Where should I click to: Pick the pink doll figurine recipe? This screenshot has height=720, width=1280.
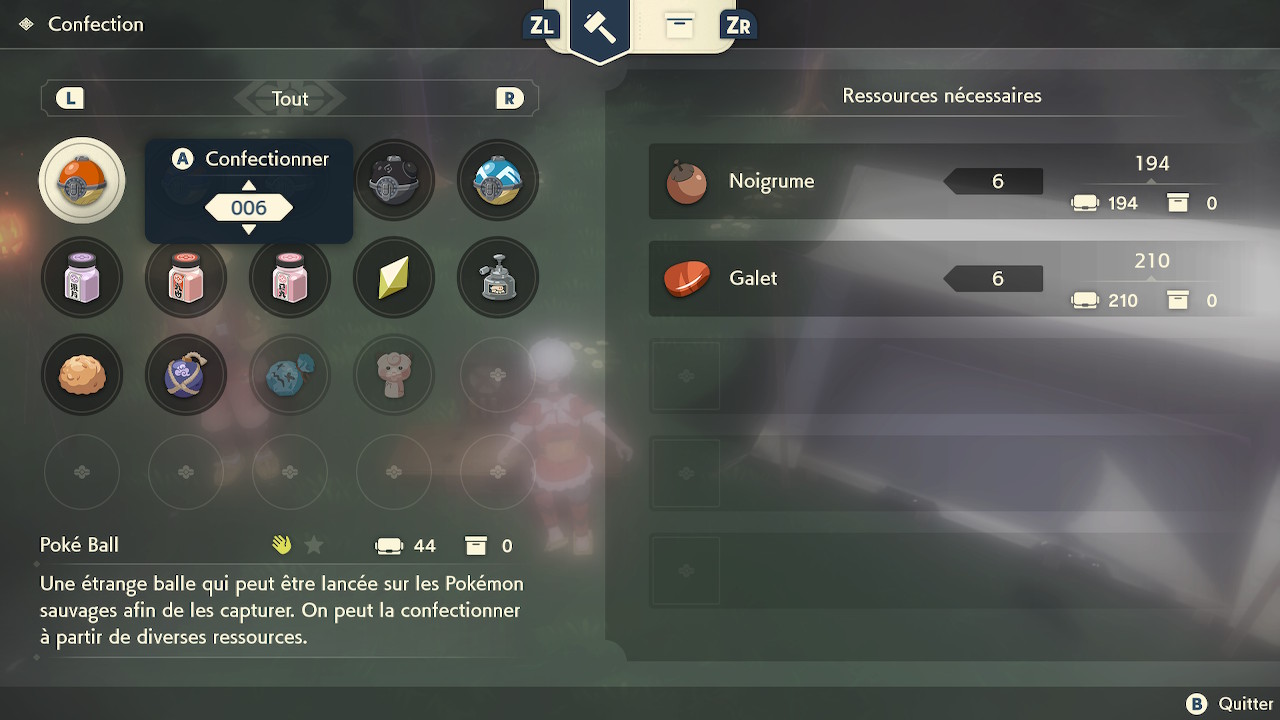coord(394,375)
